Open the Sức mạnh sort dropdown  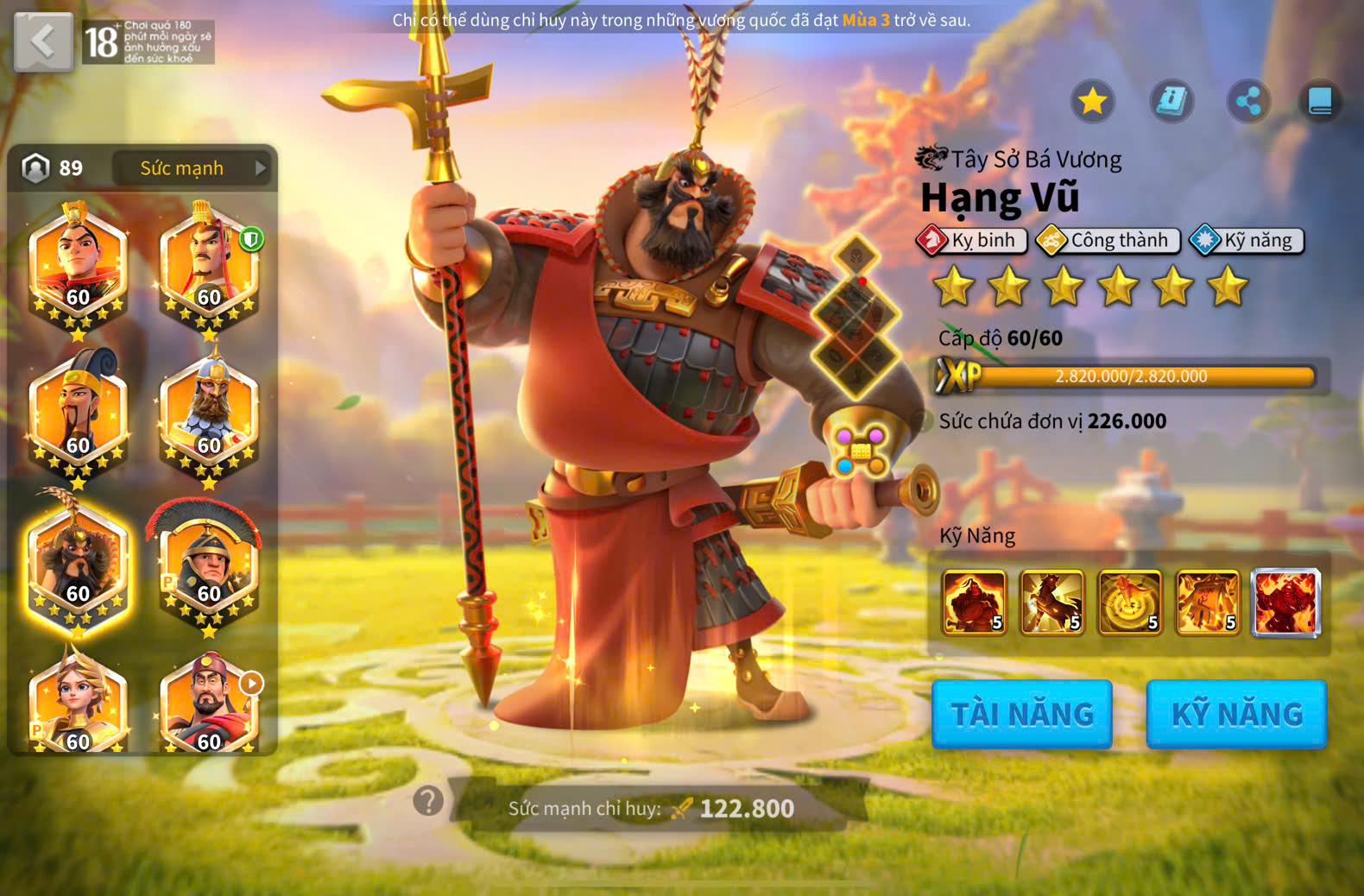pyautogui.click(x=192, y=168)
